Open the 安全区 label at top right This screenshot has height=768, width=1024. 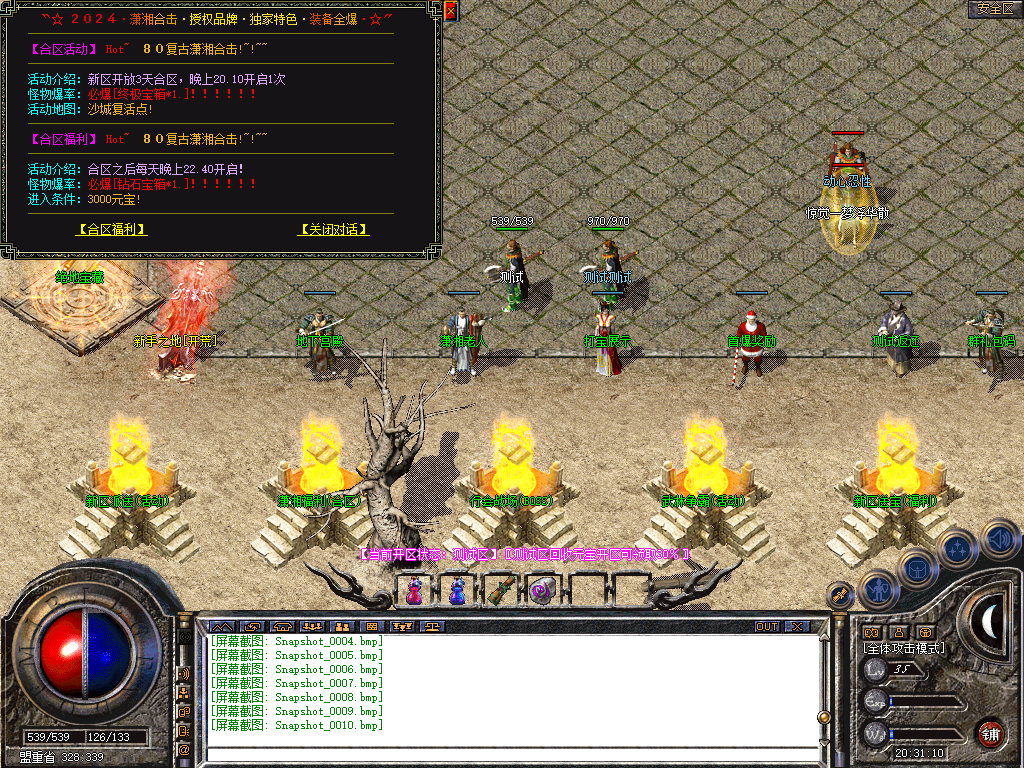(995, 9)
